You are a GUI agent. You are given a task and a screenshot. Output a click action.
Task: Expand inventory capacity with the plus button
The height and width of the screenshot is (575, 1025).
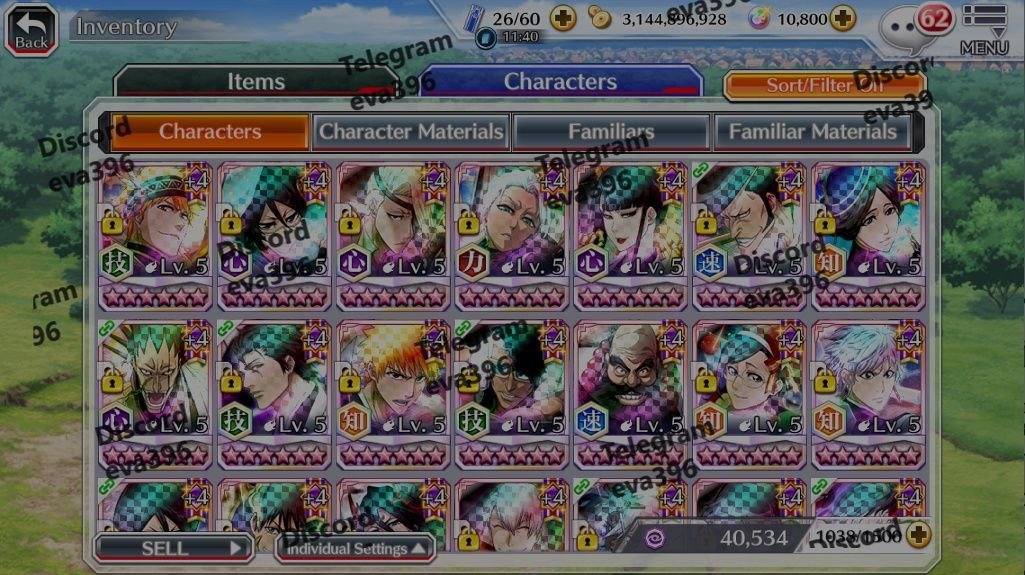[x=916, y=536]
